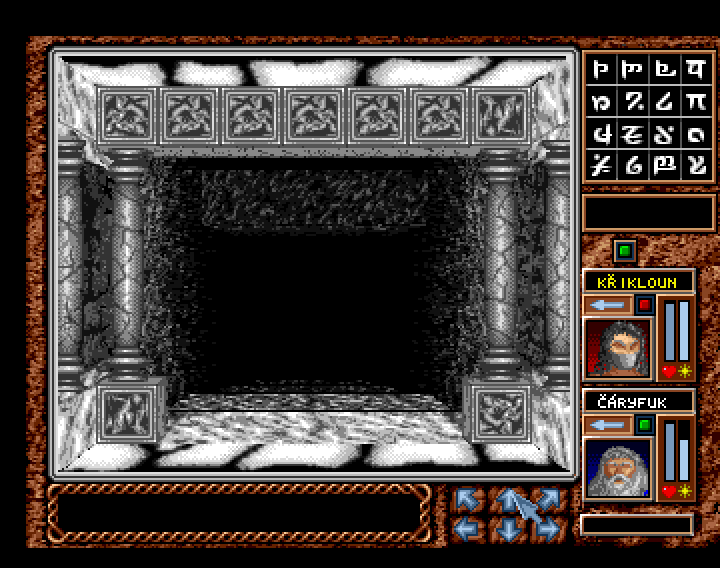Toggle Křikloun's red indicator button
The image size is (720, 568).
pyautogui.click(x=645, y=304)
